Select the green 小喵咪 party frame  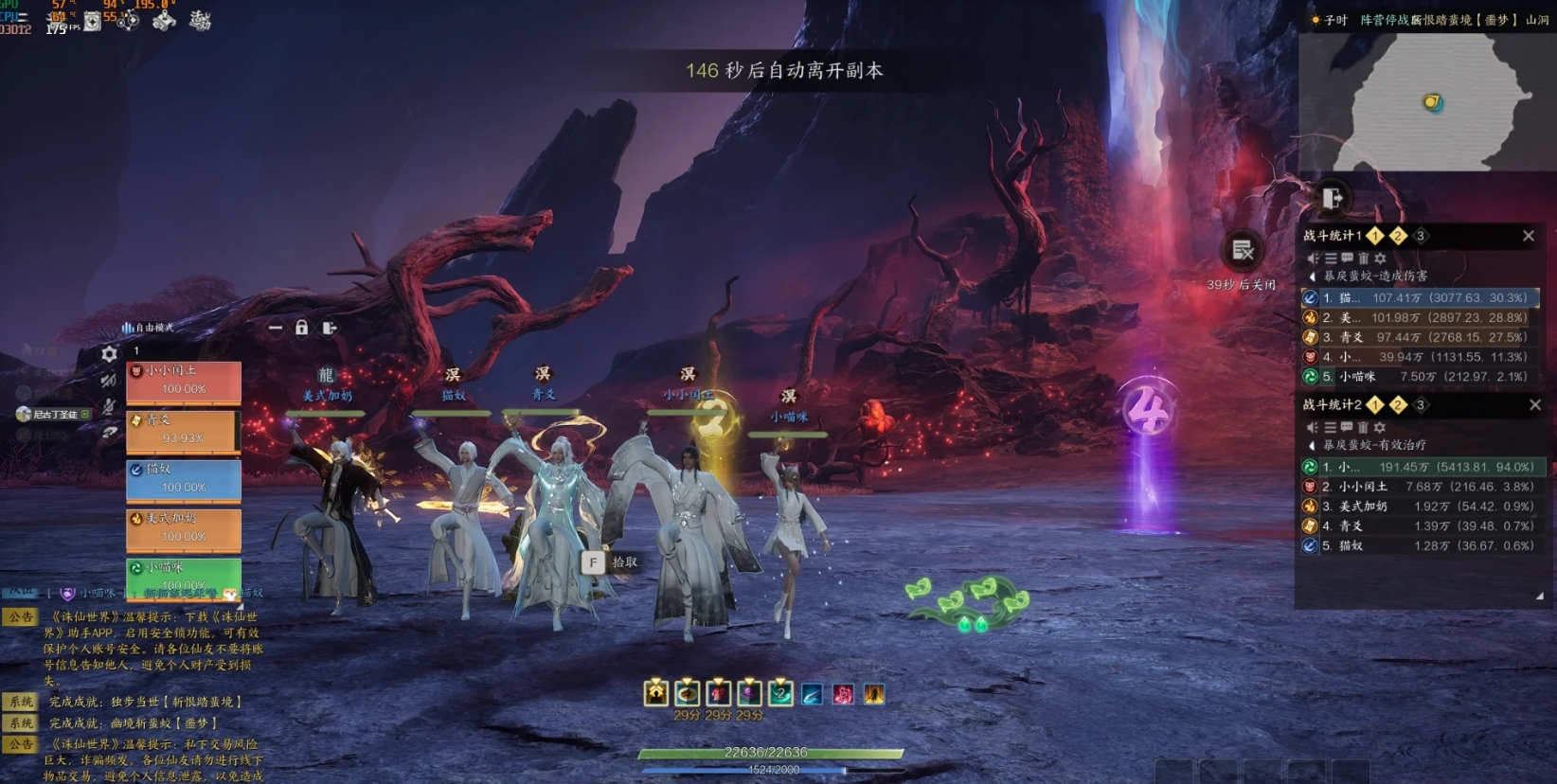pyautogui.click(x=183, y=576)
